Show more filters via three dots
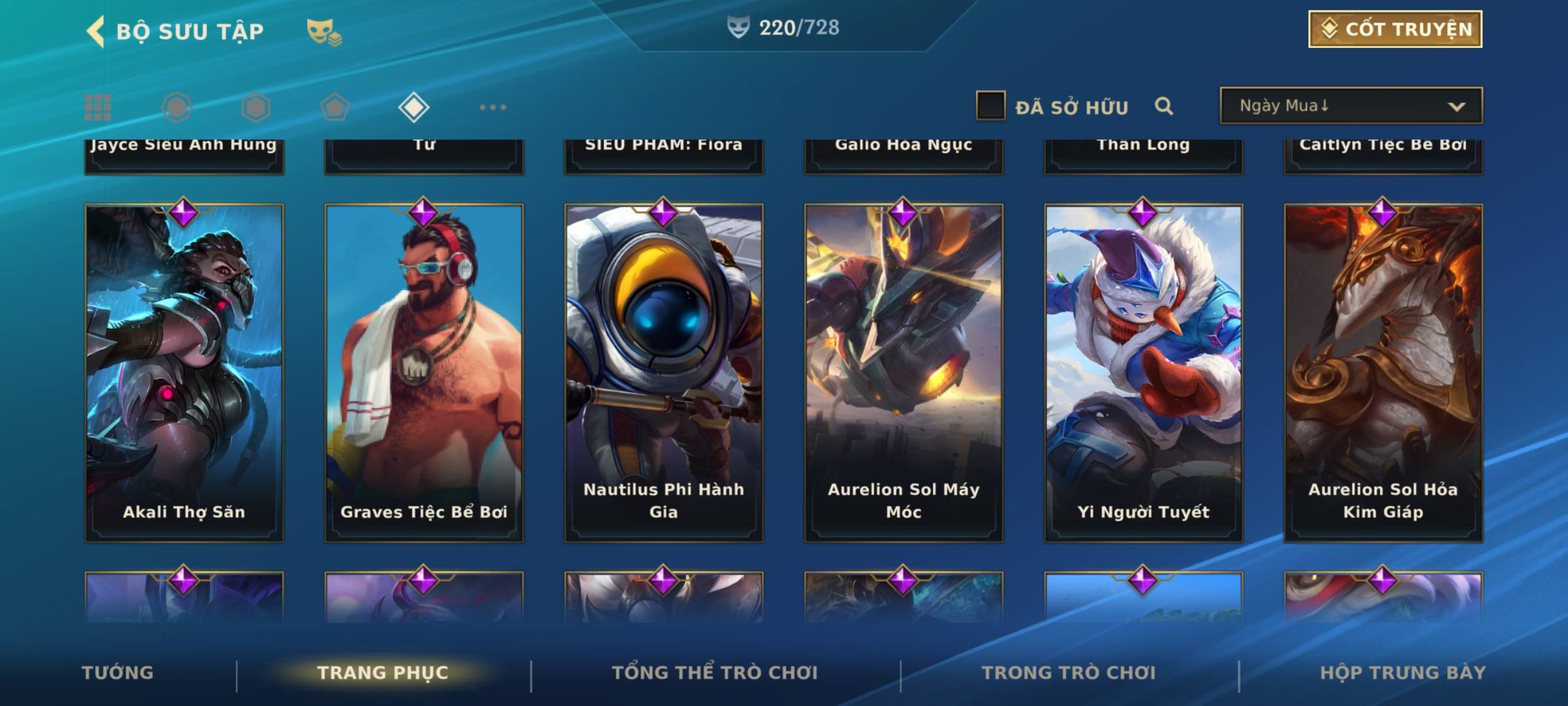The height and width of the screenshot is (706, 1568). pyautogui.click(x=493, y=107)
